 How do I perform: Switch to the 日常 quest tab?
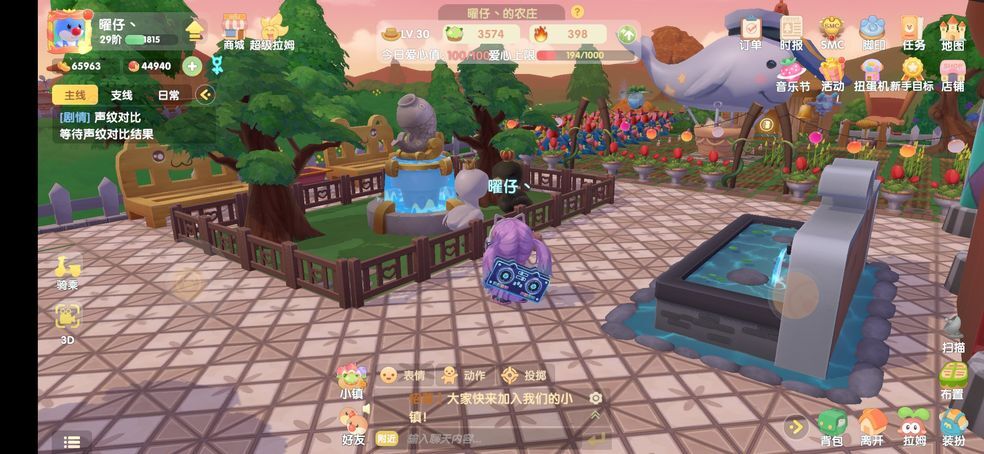(168, 95)
